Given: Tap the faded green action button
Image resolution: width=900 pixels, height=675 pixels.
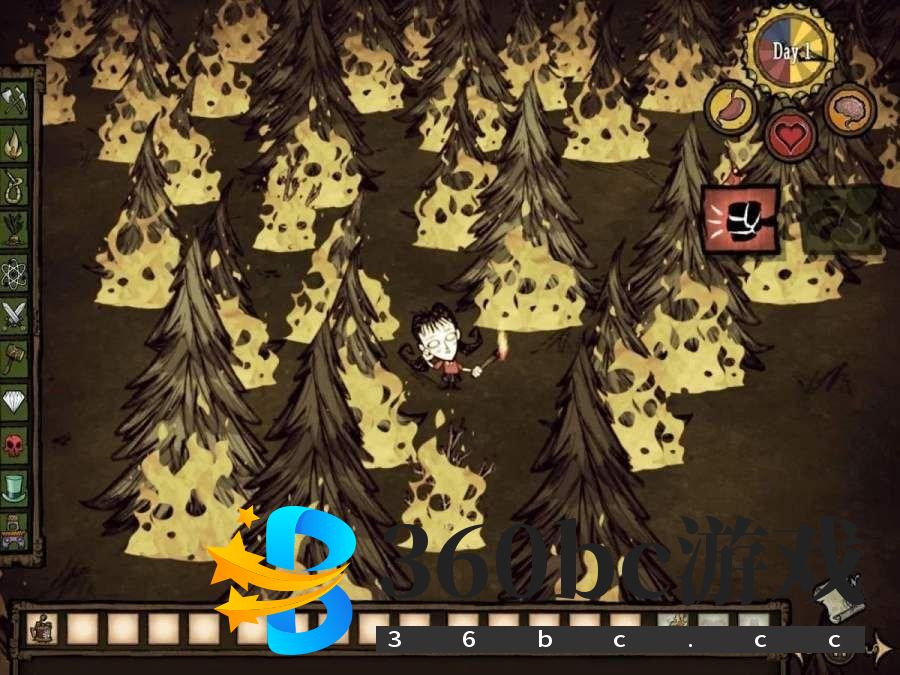Looking at the screenshot, I should (x=841, y=219).
